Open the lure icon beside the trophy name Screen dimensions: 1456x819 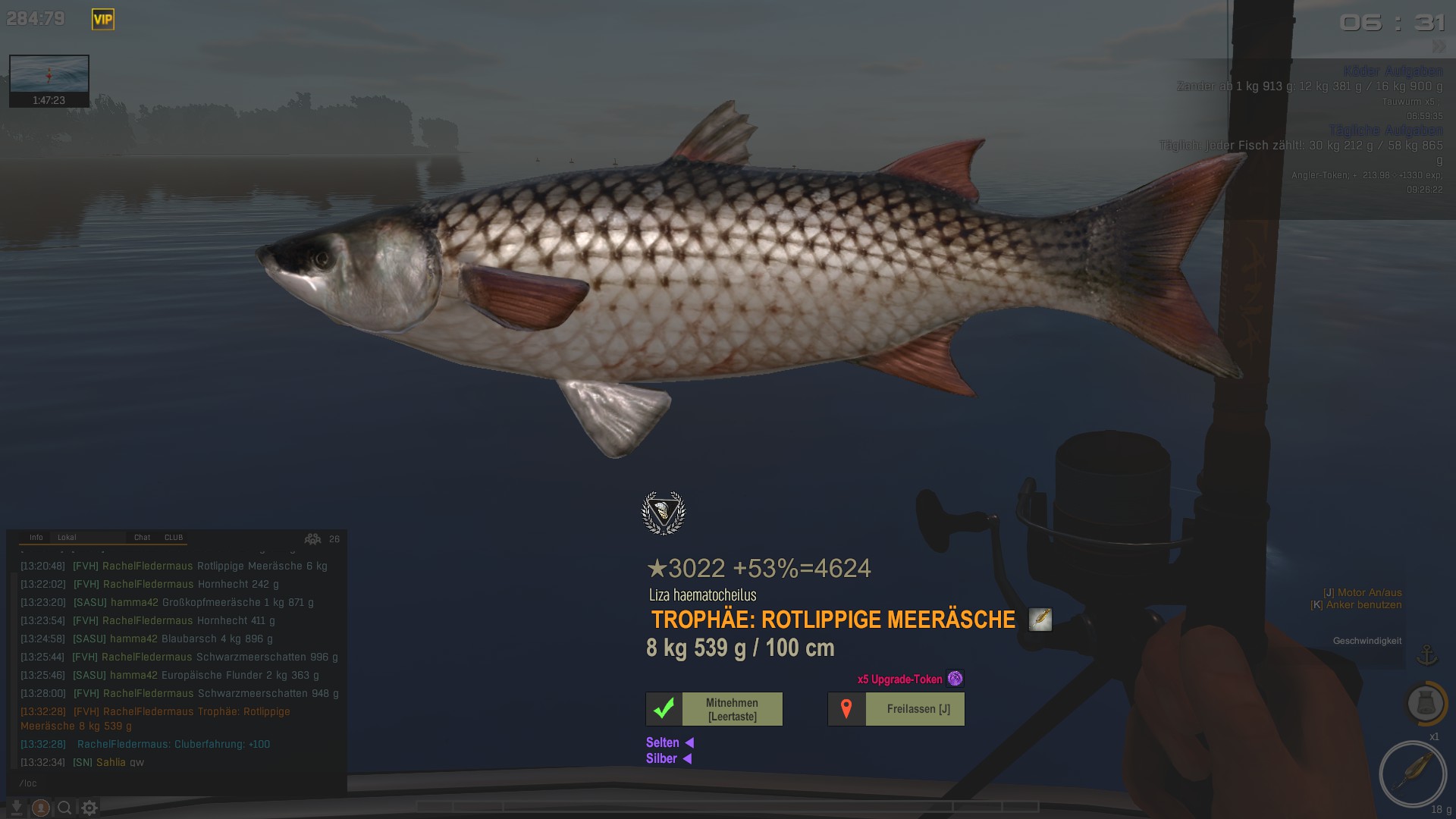pyautogui.click(x=1040, y=620)
